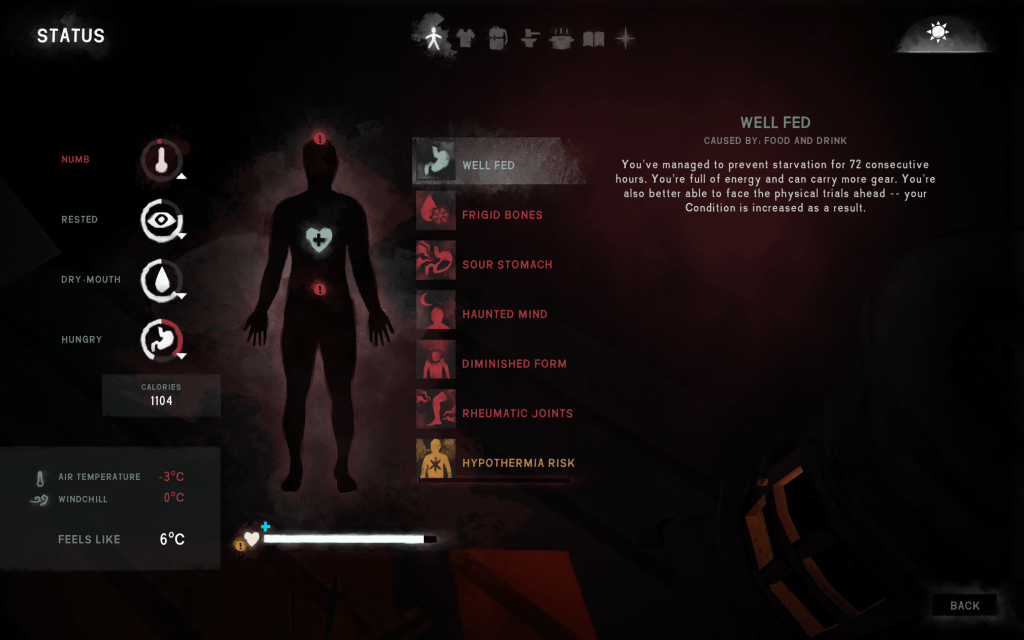
Task: Switch to the star-shaped tab
Action: pyautogui.click(x=626, y=38)
